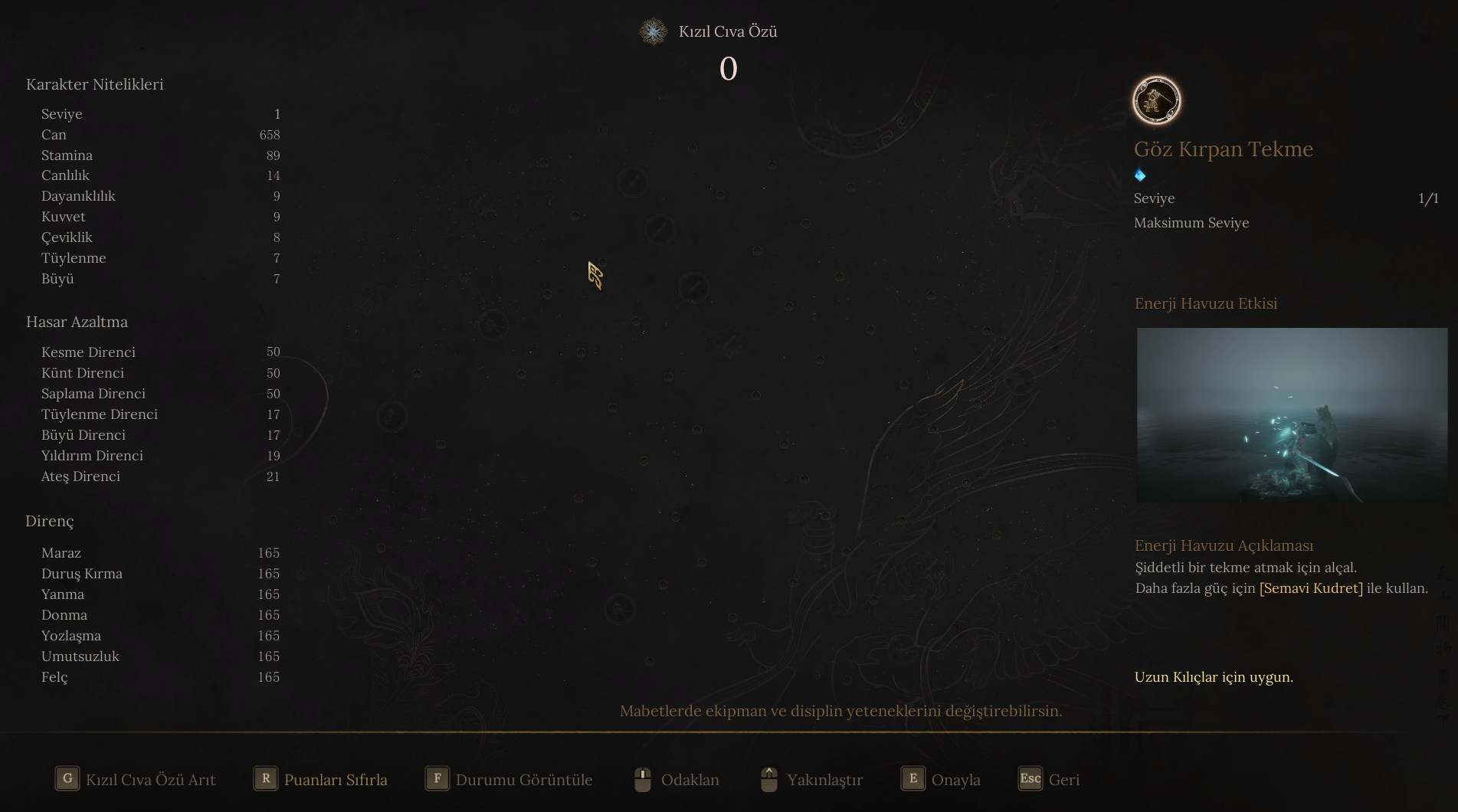1458x812 pixels.
Task: Click the Kızıl Cıva Özü currency icon
Action: click(x=653, y=31)
